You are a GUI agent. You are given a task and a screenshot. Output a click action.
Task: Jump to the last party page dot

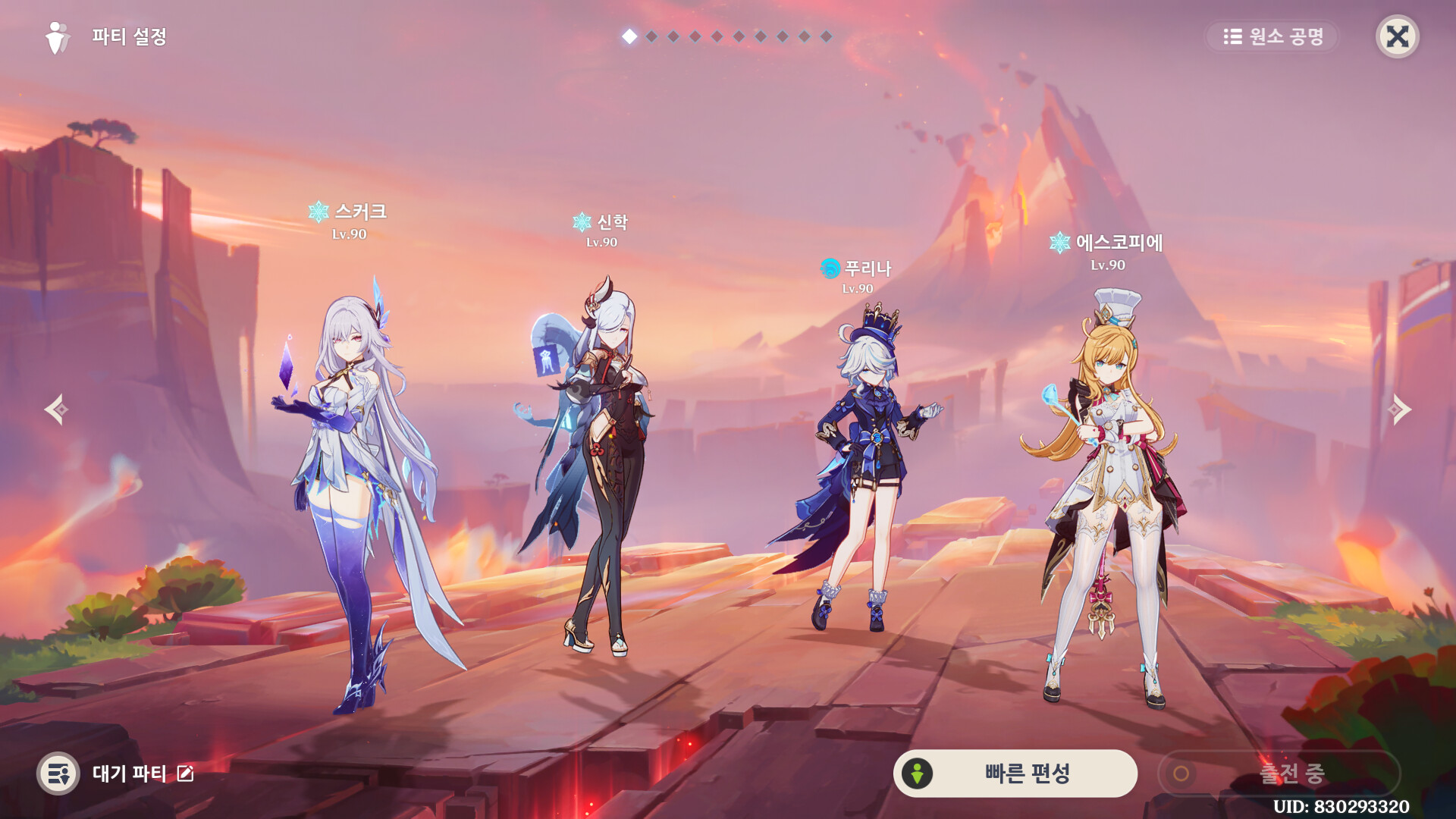click(827, 36)
